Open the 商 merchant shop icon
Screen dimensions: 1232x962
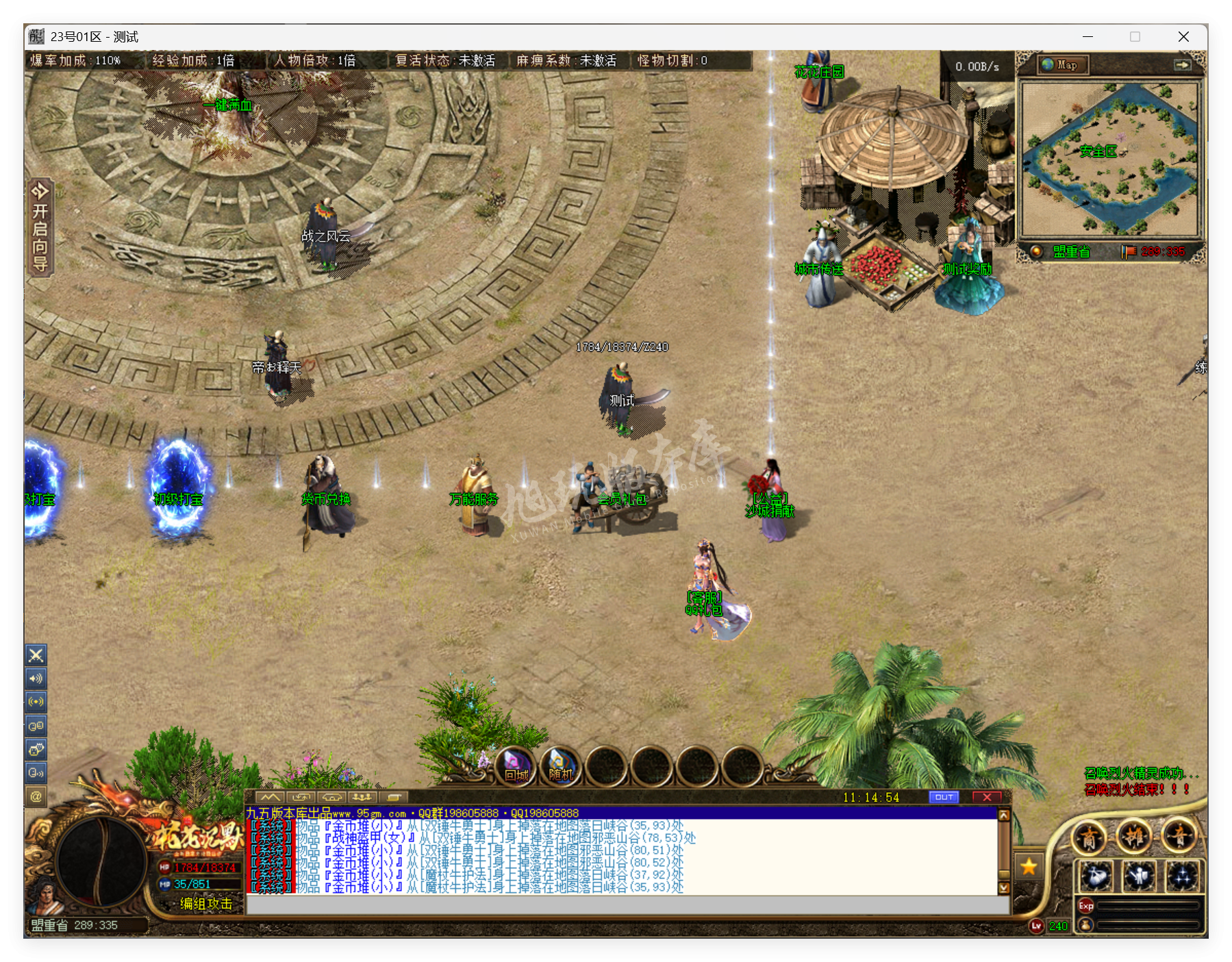click(x=1089, y=837)
